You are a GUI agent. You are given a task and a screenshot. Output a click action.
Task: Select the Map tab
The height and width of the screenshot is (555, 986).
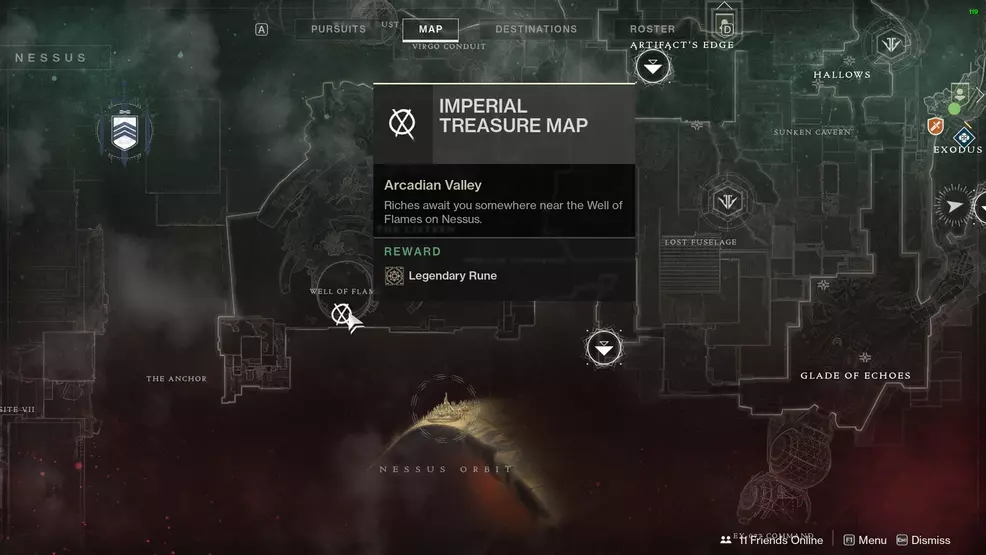coord(430,29)
